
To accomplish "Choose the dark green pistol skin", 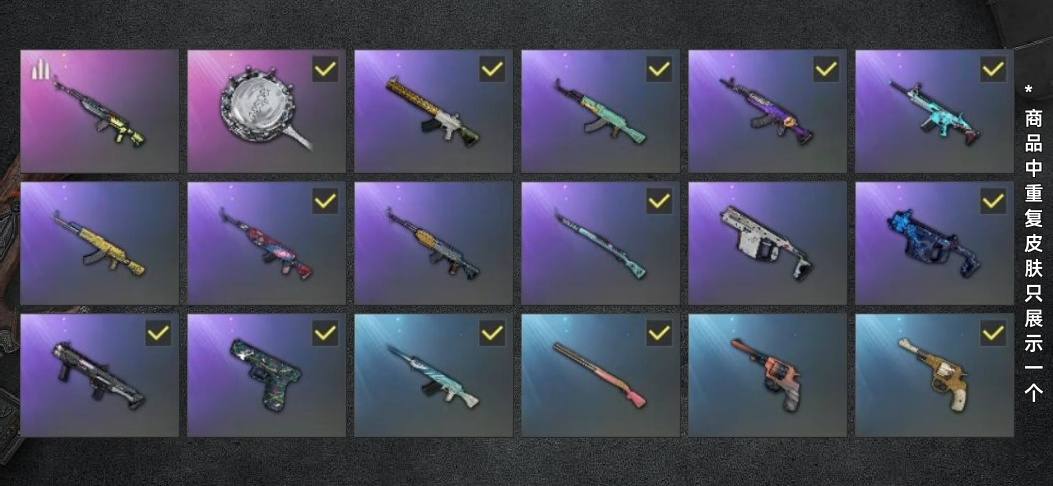I will 266,376.
